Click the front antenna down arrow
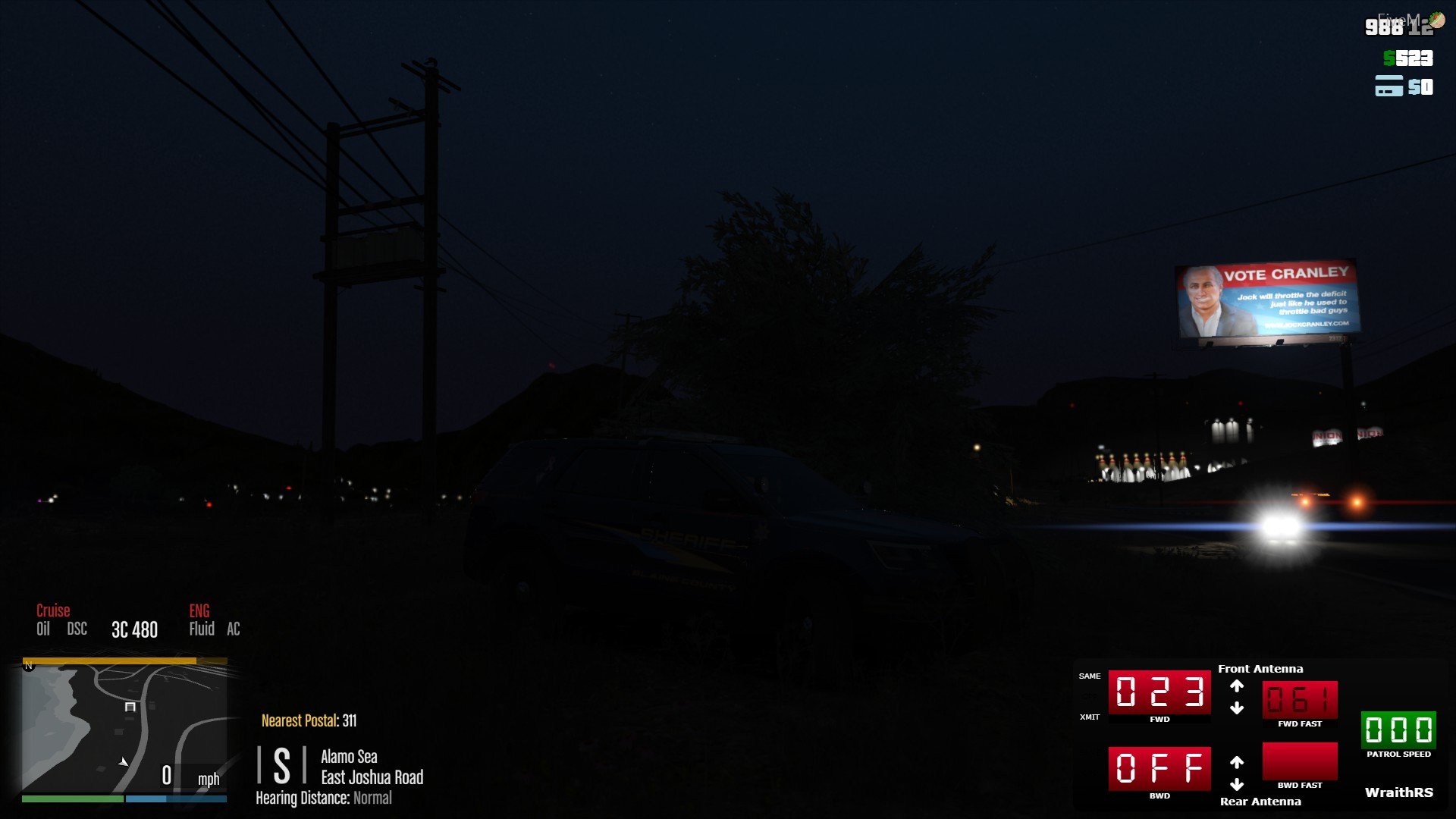Viewport: 1456px width, 819px height. (1237, 708)
